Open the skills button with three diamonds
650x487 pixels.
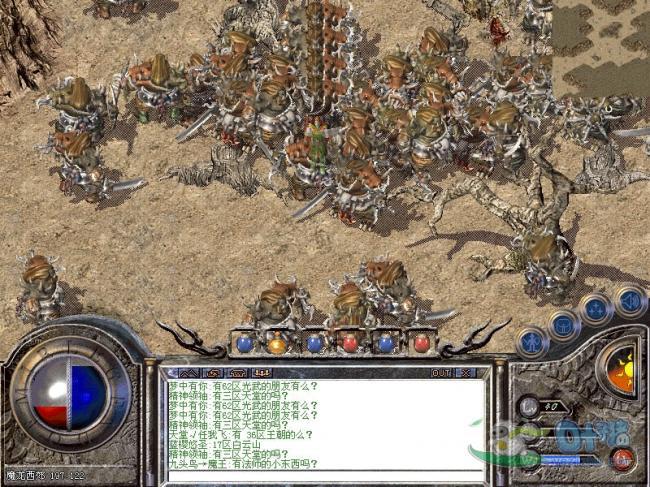point(597,307)
